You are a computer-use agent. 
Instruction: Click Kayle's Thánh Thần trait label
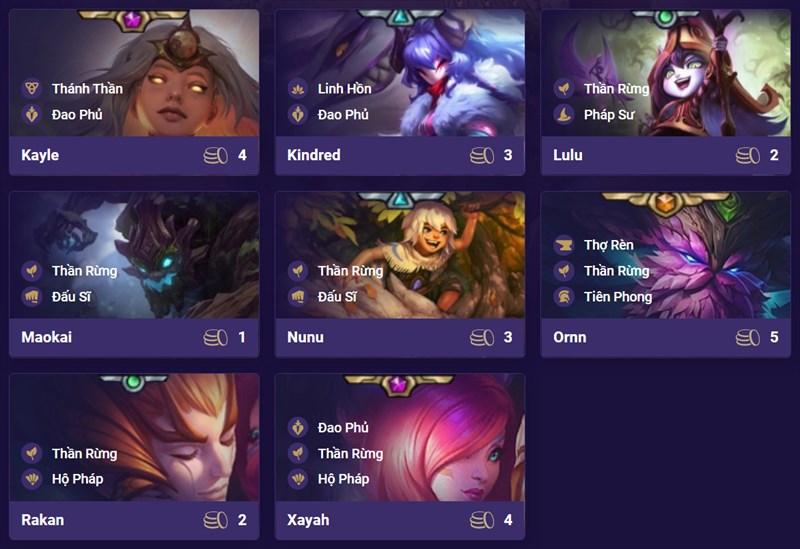click(x=87, y=88)
